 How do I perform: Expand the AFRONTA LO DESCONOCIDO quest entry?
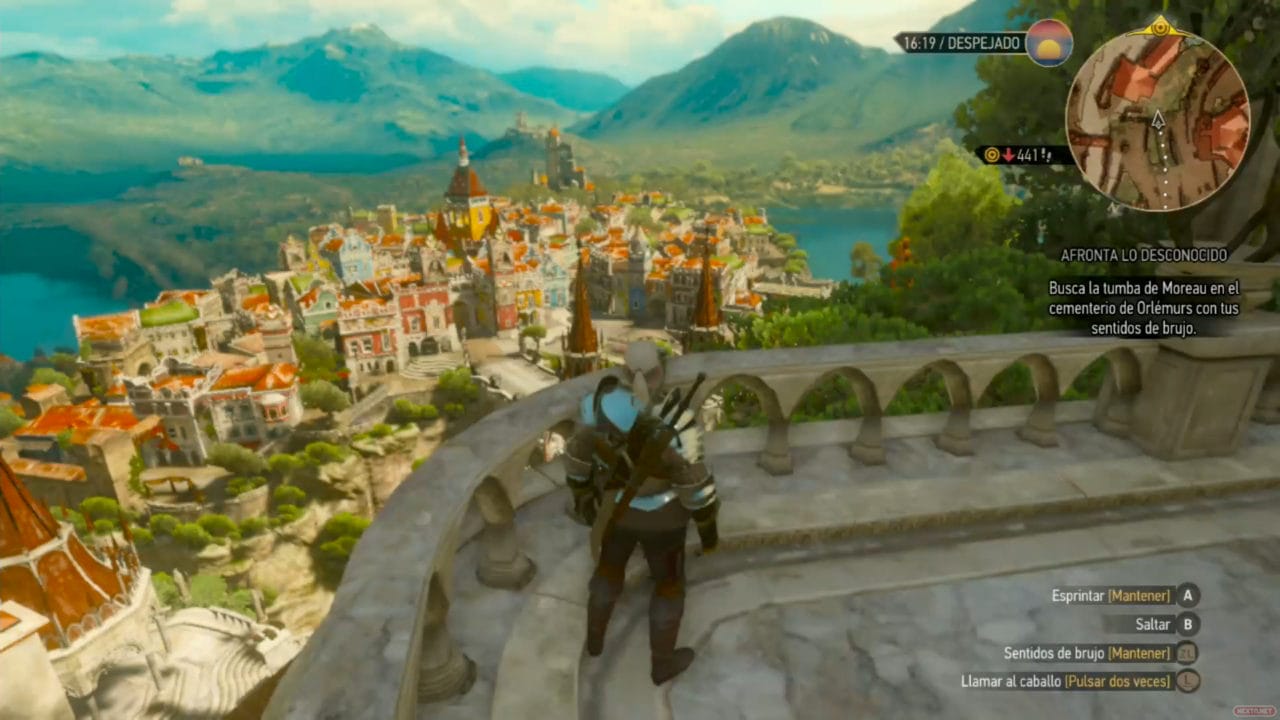1145,255
